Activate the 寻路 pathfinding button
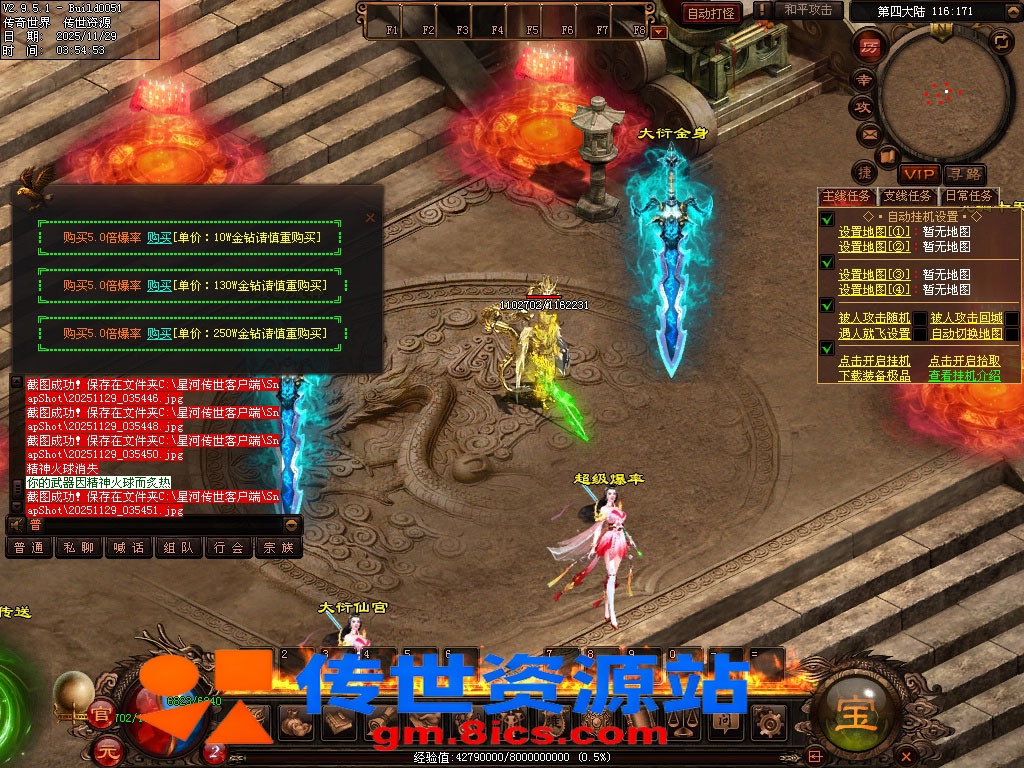 pos(965,174)
